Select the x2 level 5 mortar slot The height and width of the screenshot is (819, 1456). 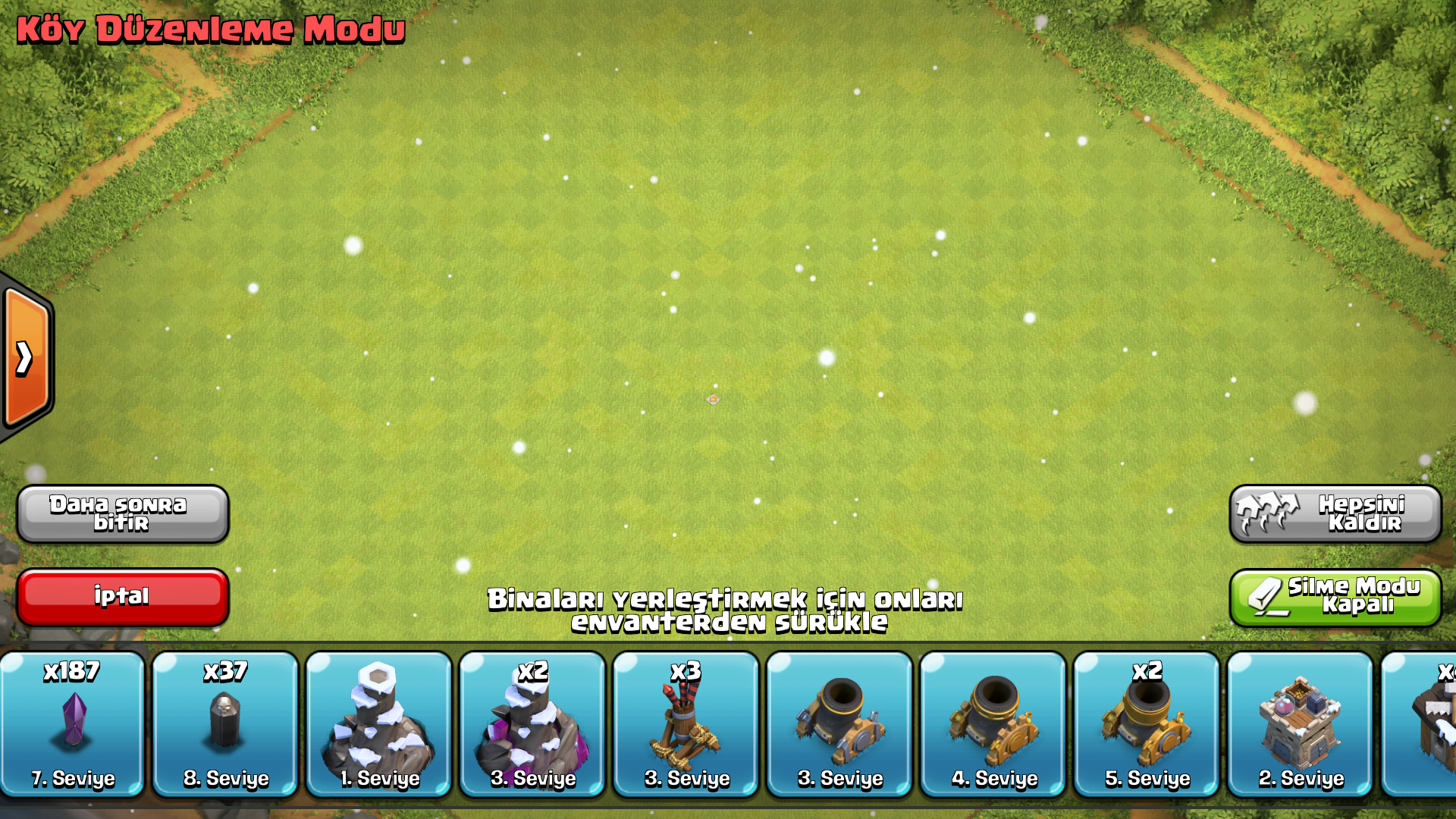point(1147,724)
